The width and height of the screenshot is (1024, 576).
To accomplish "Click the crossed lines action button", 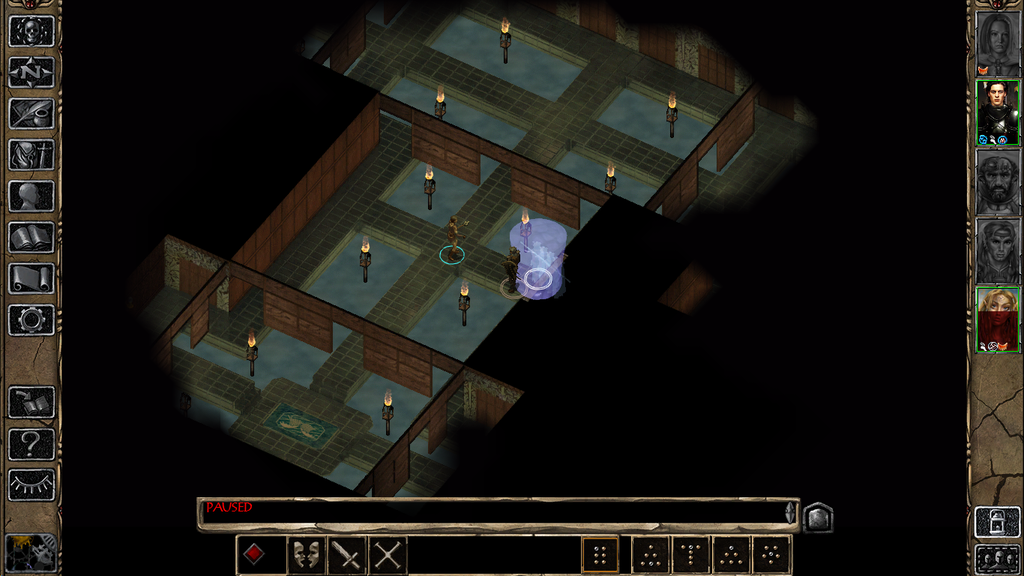I will click(387, 553).
